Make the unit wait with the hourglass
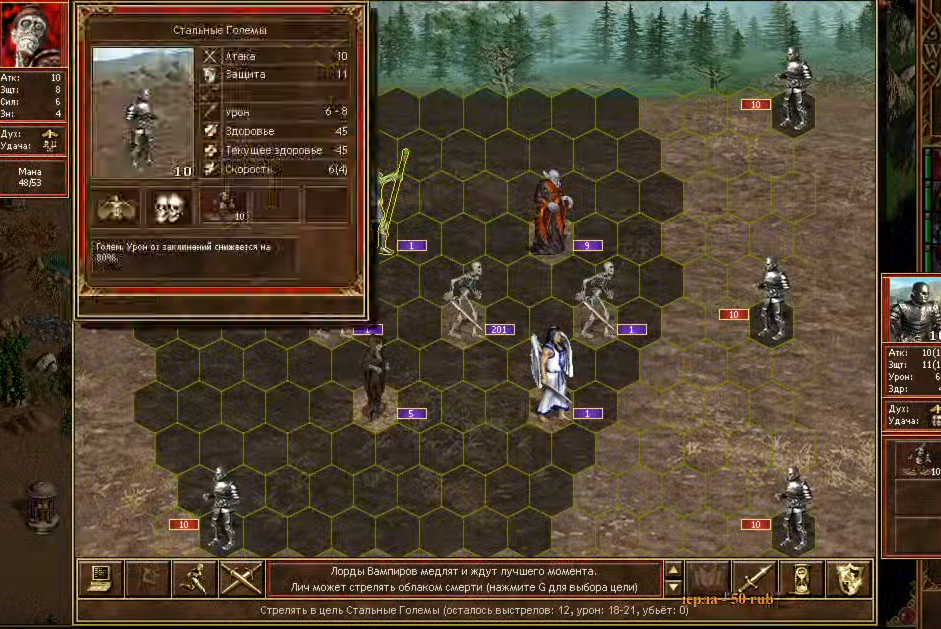Image resolution: width=941 pixels, height=629 pixels. [x=802, y=578]
